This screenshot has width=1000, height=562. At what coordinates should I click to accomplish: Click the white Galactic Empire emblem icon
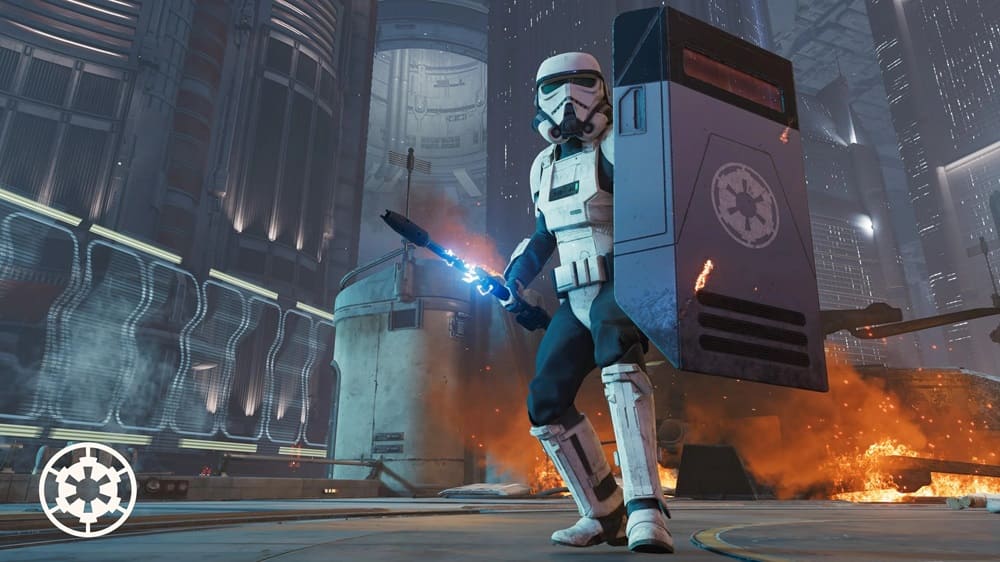tap(87, 490)
